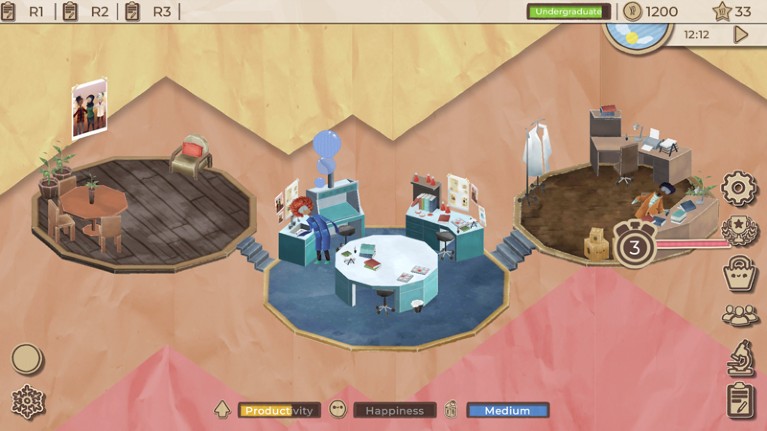767x431 pixels.
Task: Open the shopping basket store
Action: [x=740, y=273]
